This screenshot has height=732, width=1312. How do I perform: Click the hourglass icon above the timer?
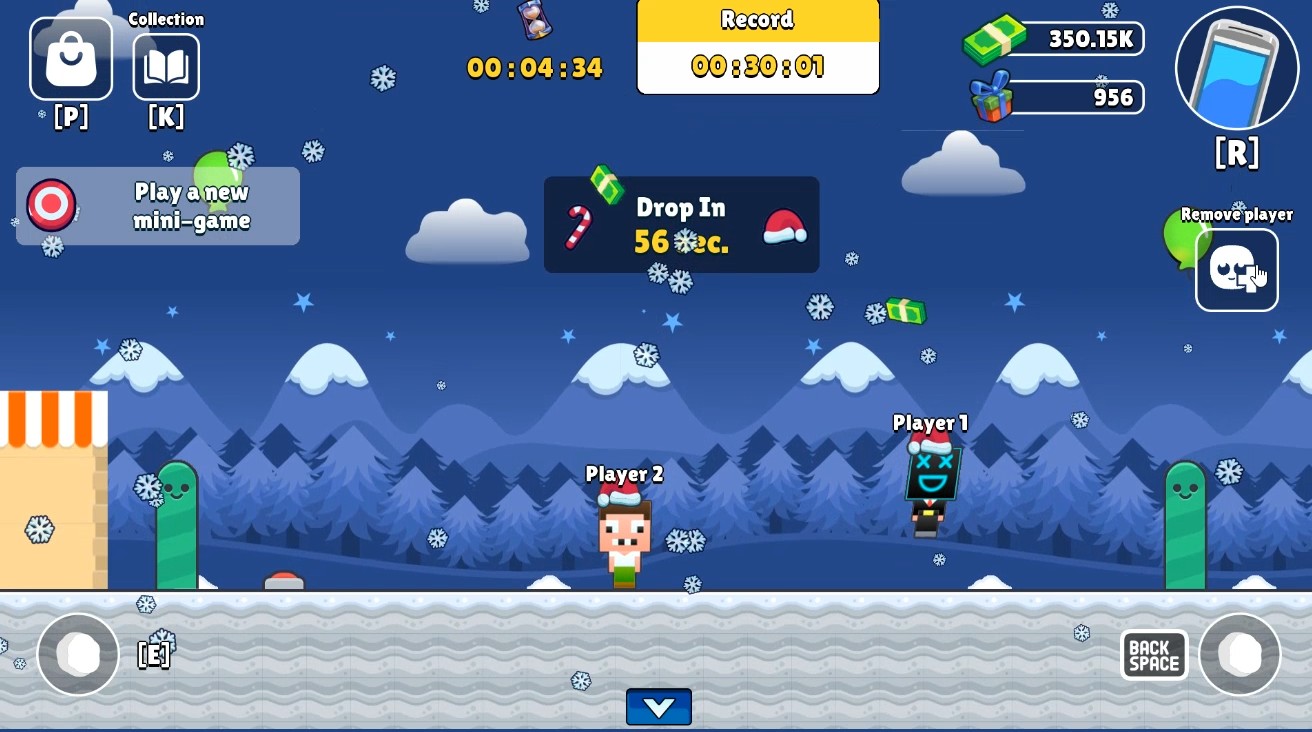coord(533,22)
